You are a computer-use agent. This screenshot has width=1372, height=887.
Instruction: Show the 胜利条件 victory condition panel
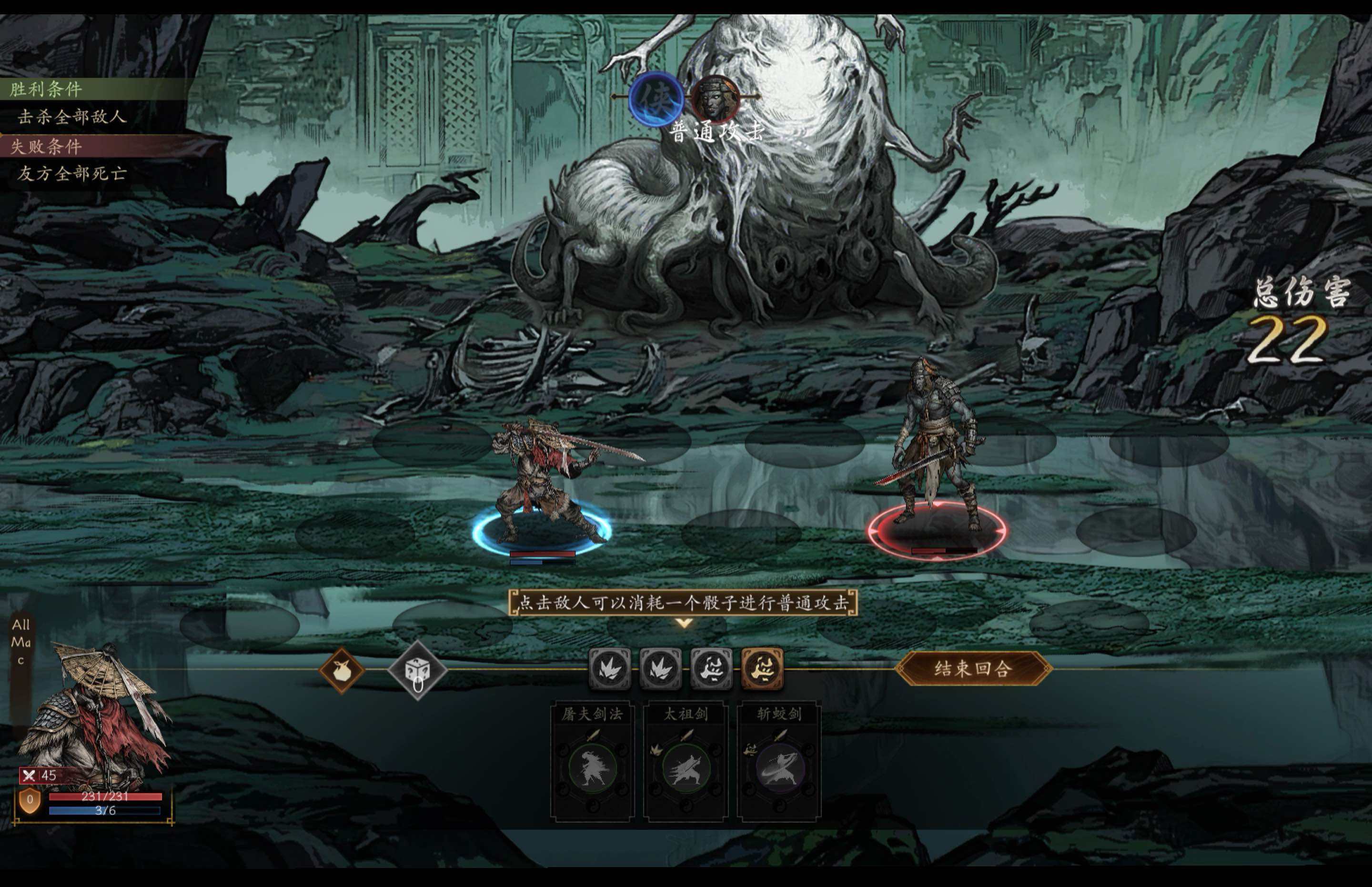(x=46, y=89)
